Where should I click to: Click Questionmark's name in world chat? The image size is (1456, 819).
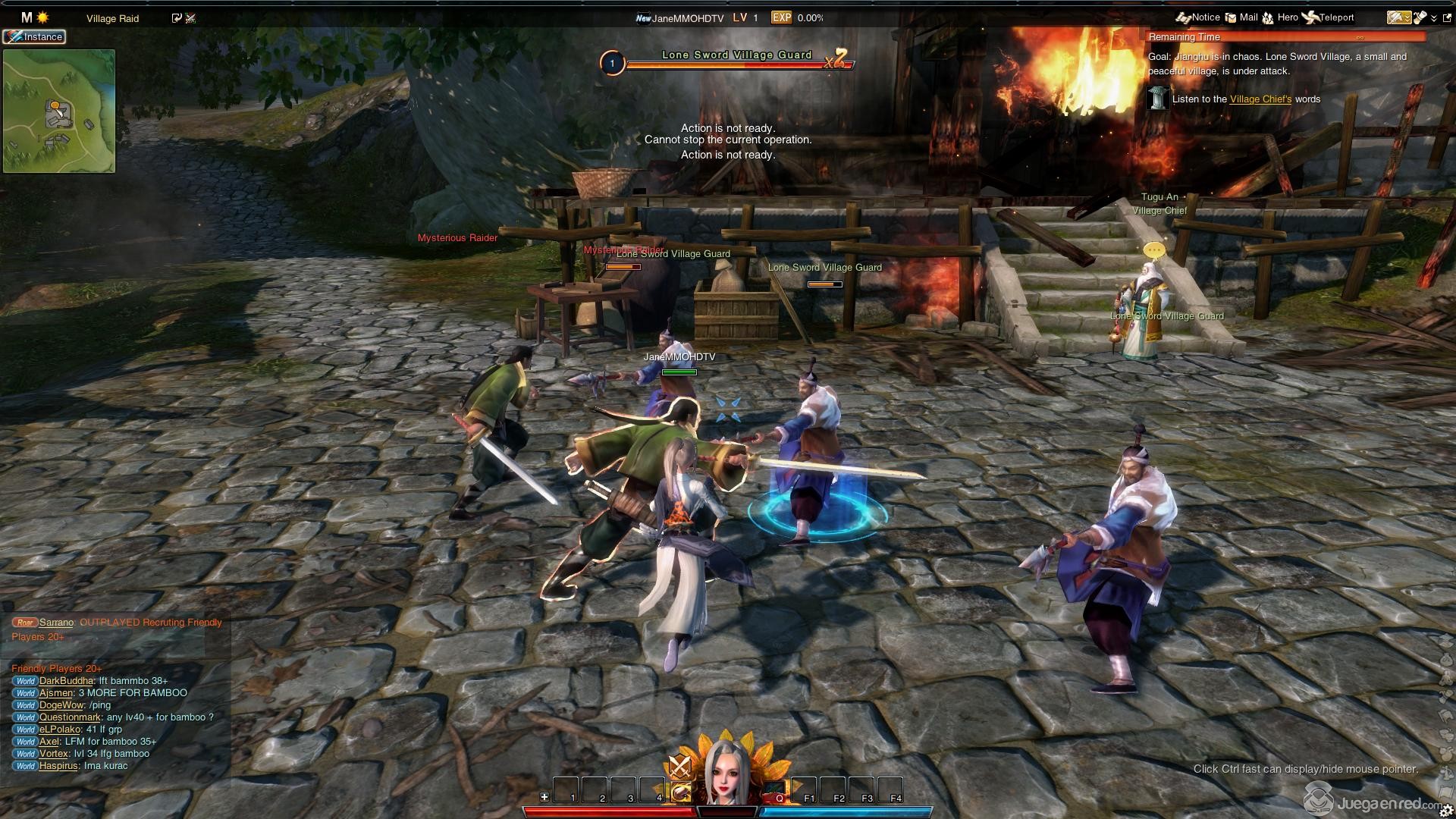point(70,717)
